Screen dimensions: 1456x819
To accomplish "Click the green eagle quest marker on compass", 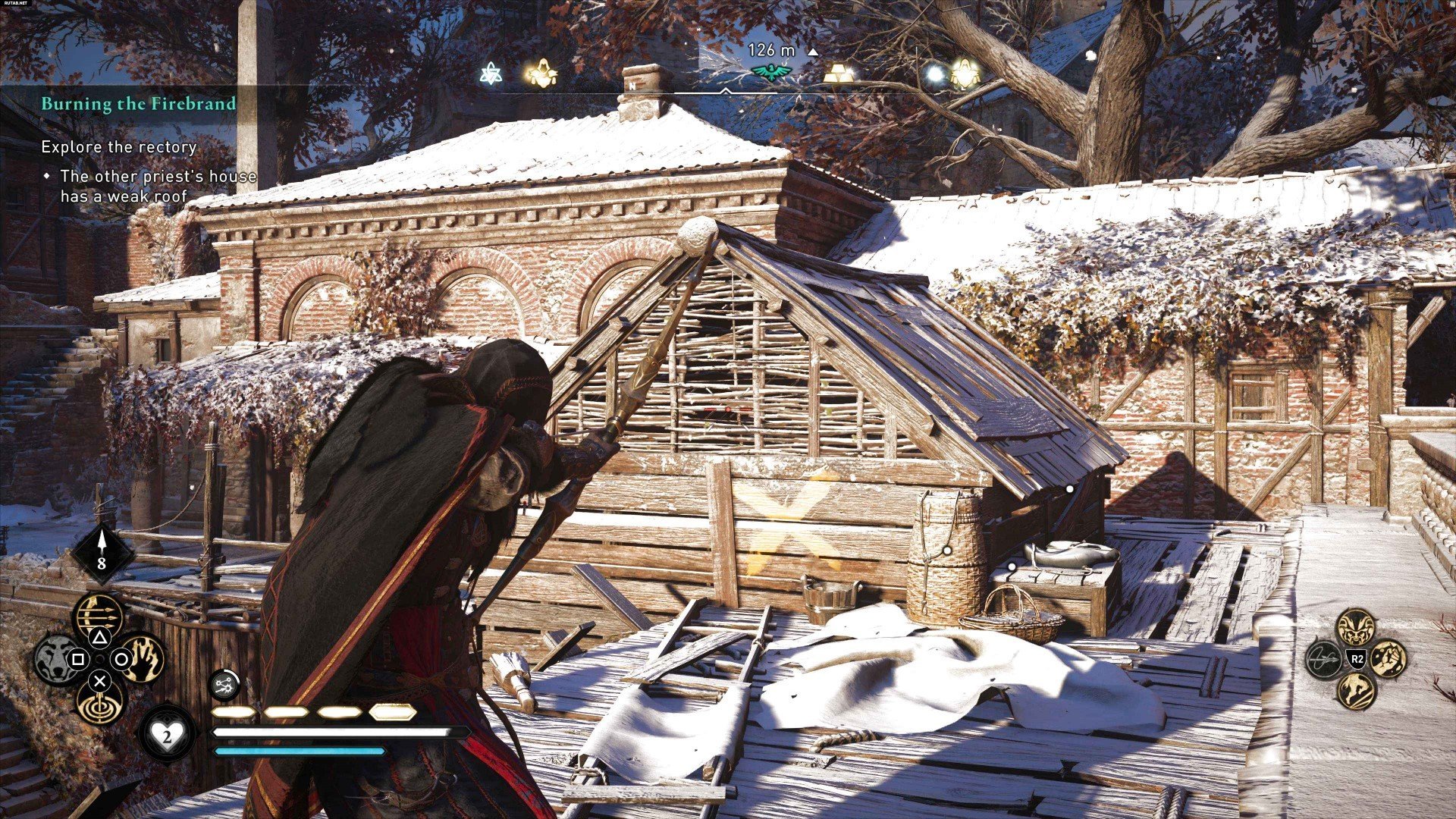I will (771, 72).
